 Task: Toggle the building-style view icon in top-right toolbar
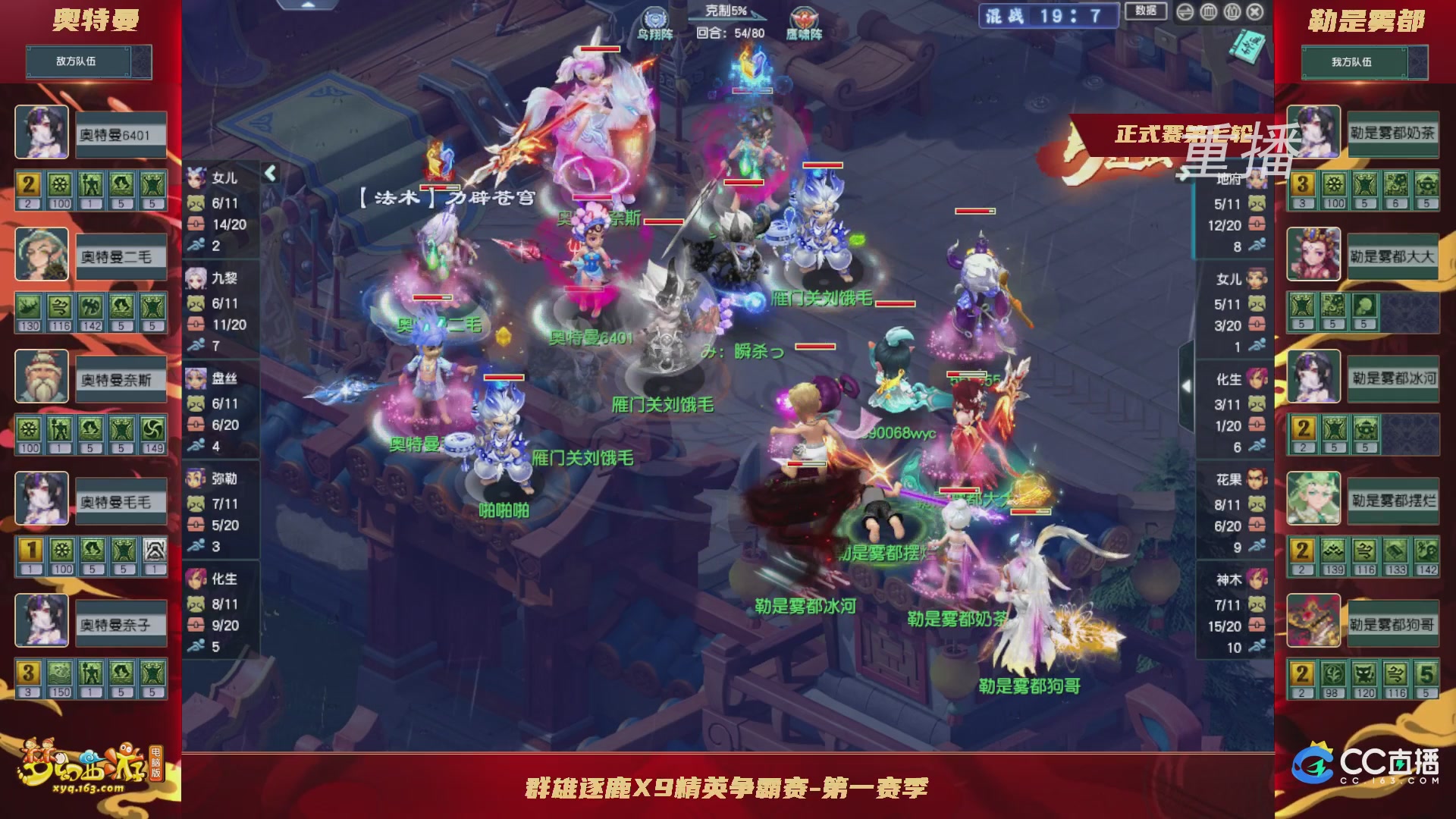click(x=1208, y=11)
